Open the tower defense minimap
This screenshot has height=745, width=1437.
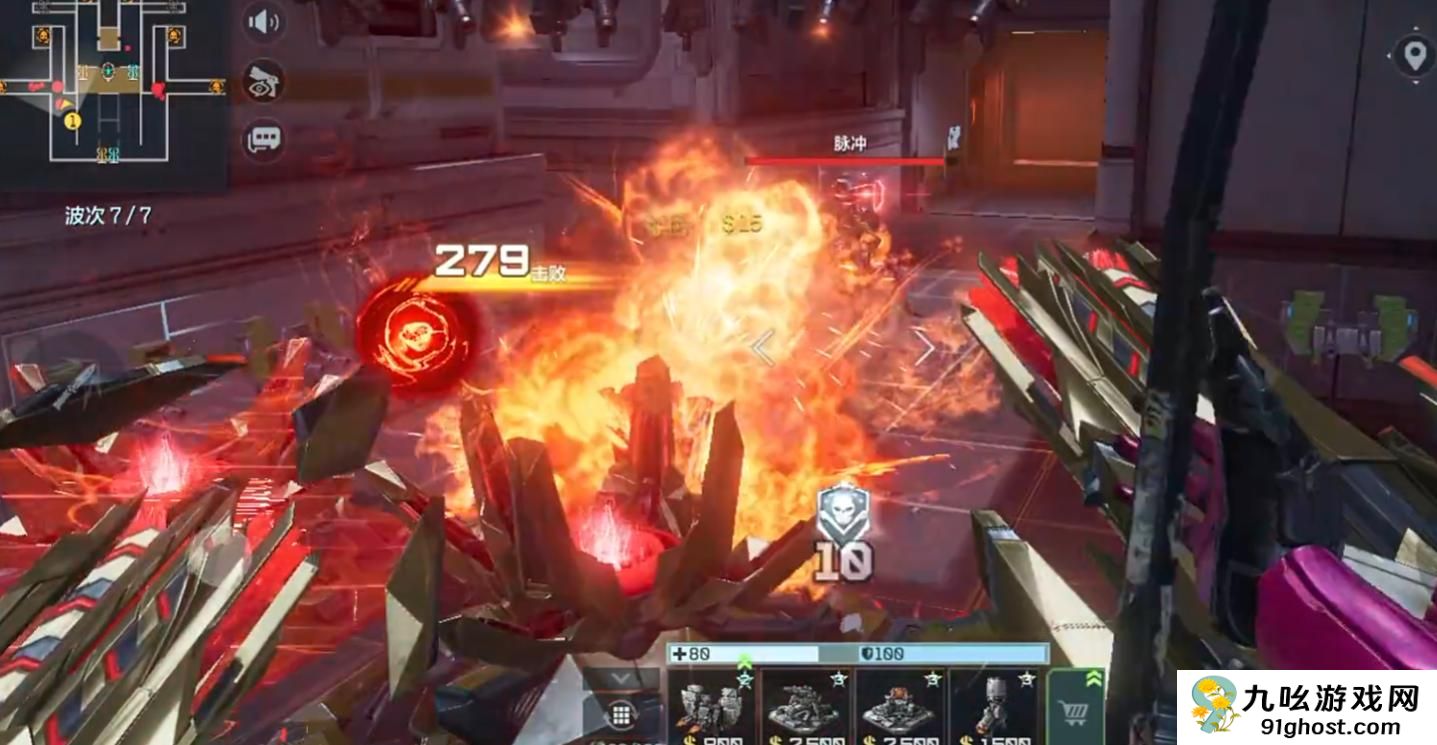112,95
